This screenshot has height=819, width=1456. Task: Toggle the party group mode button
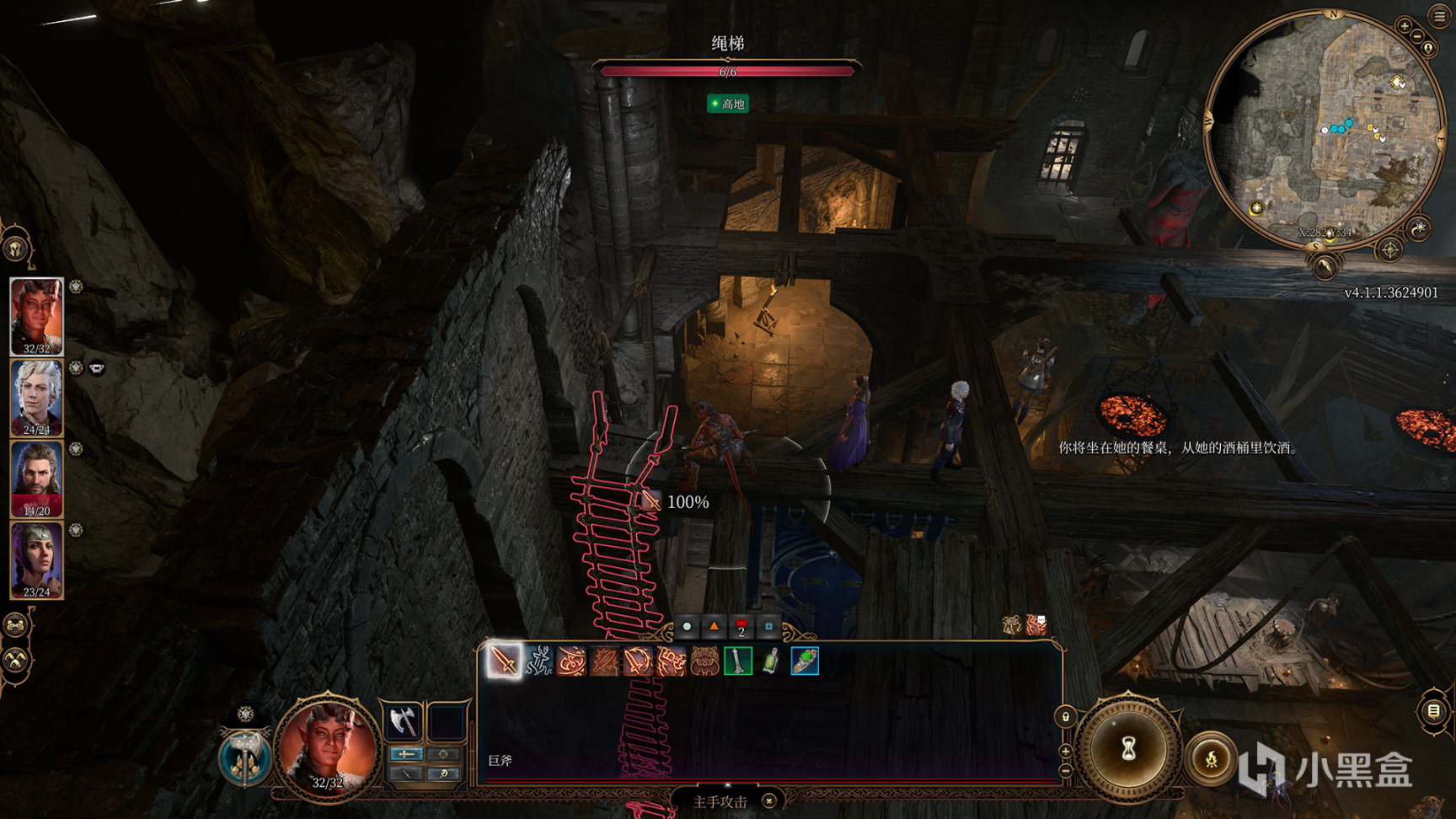click(x=15, y=625)
